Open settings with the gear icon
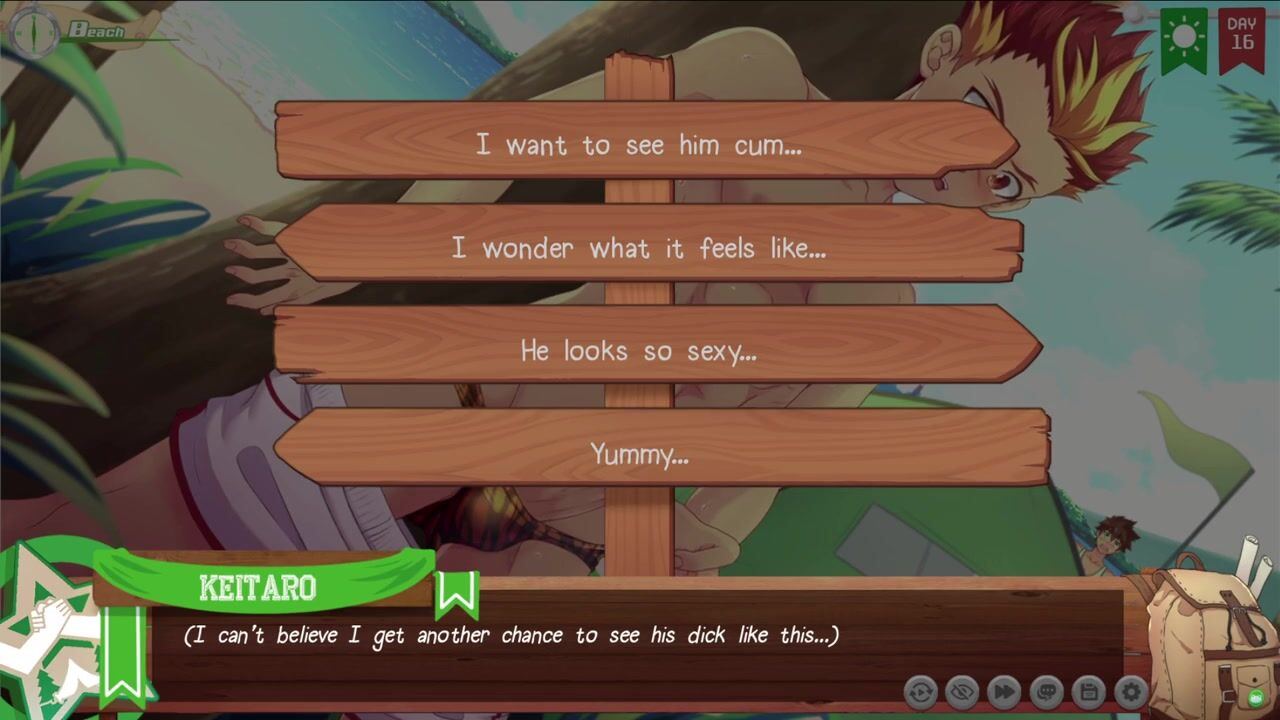1280x720 pixels. 1130,691
